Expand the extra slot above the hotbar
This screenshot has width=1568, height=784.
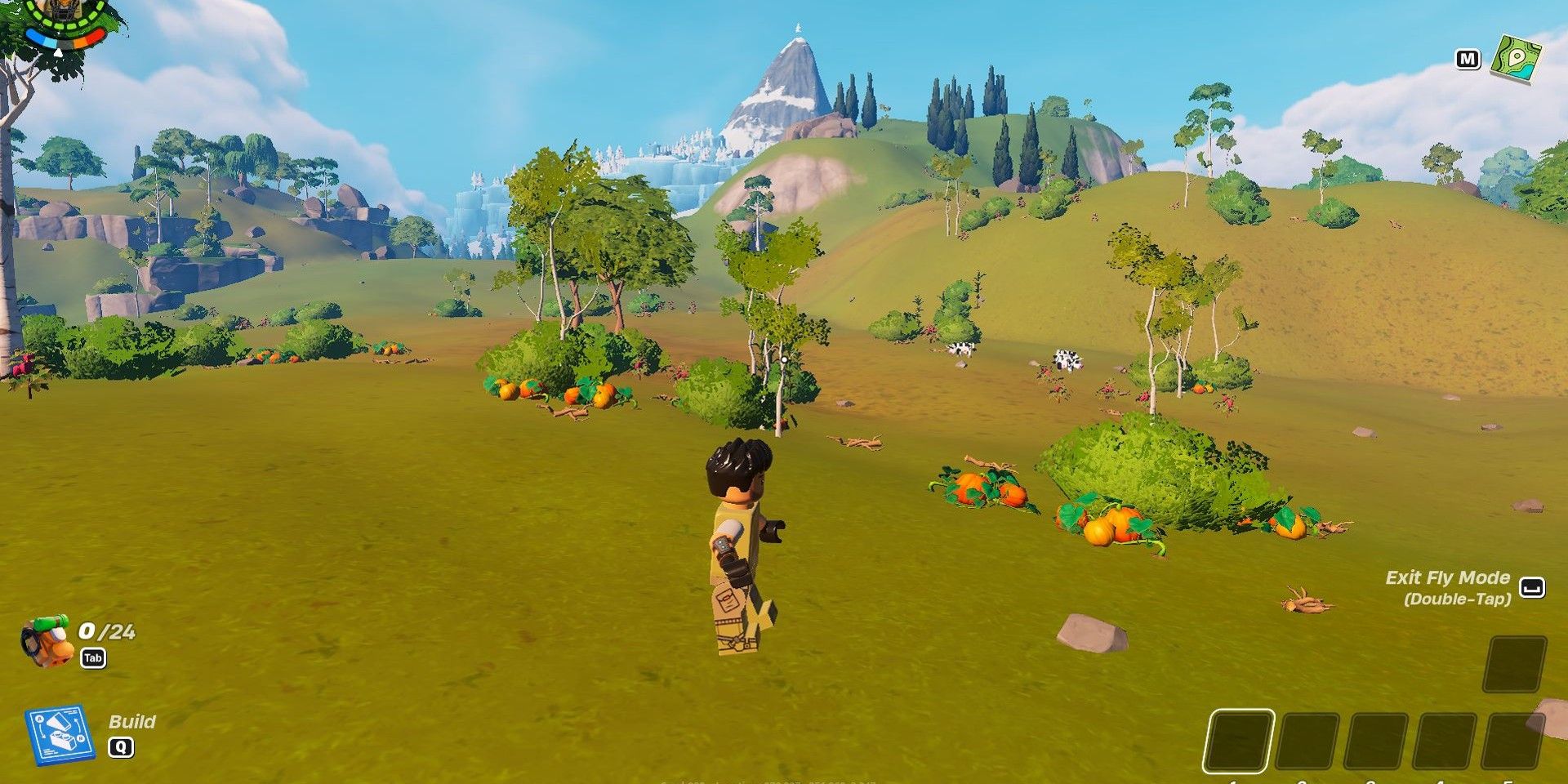coord(1516,665)
